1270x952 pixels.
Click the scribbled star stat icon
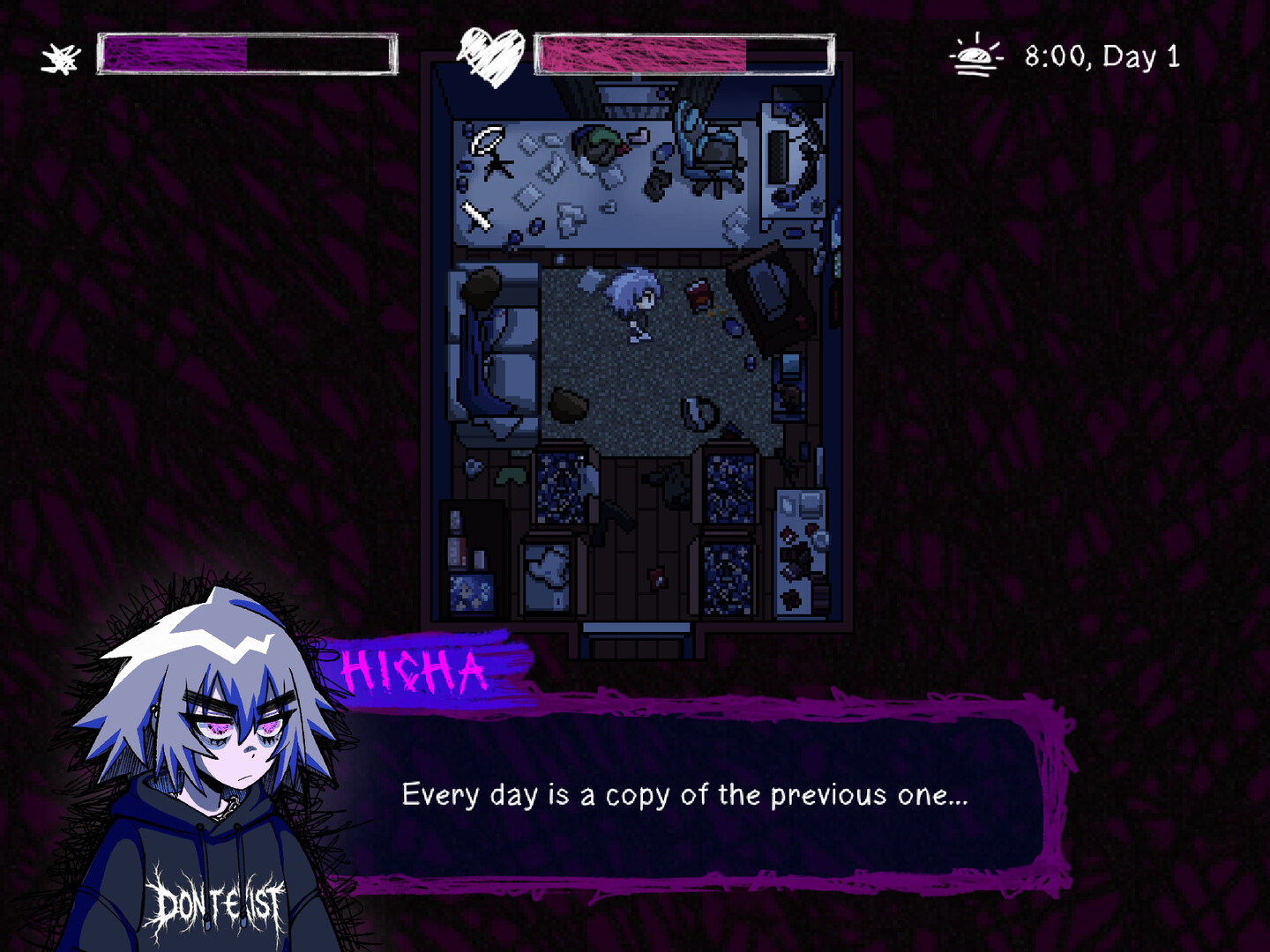coord(58,55)
